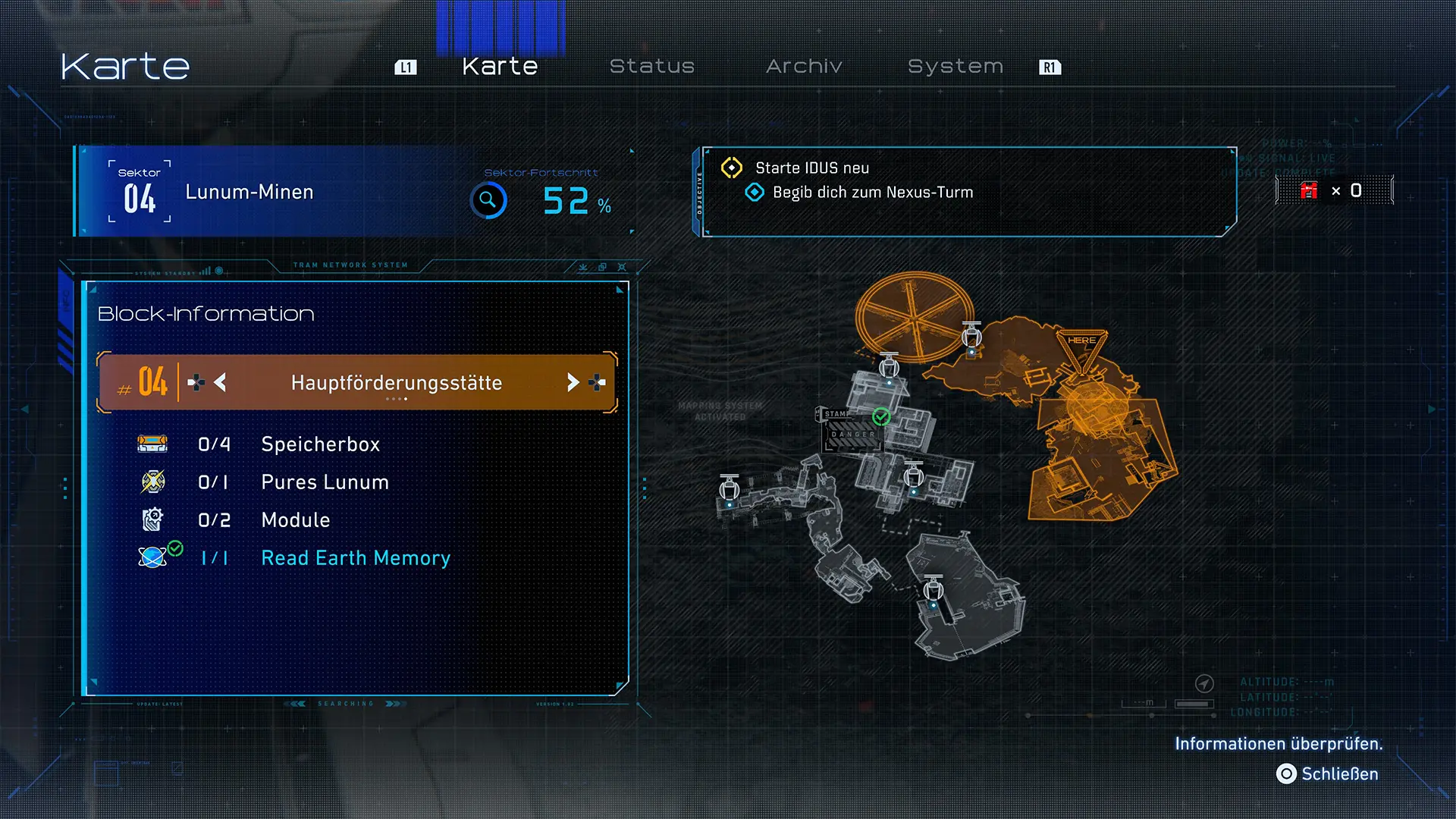This screenshot has height=819, width=1456.
Task: Click the Sektor-Fortschritt magnifier icon
Action: tap(488, 200)
